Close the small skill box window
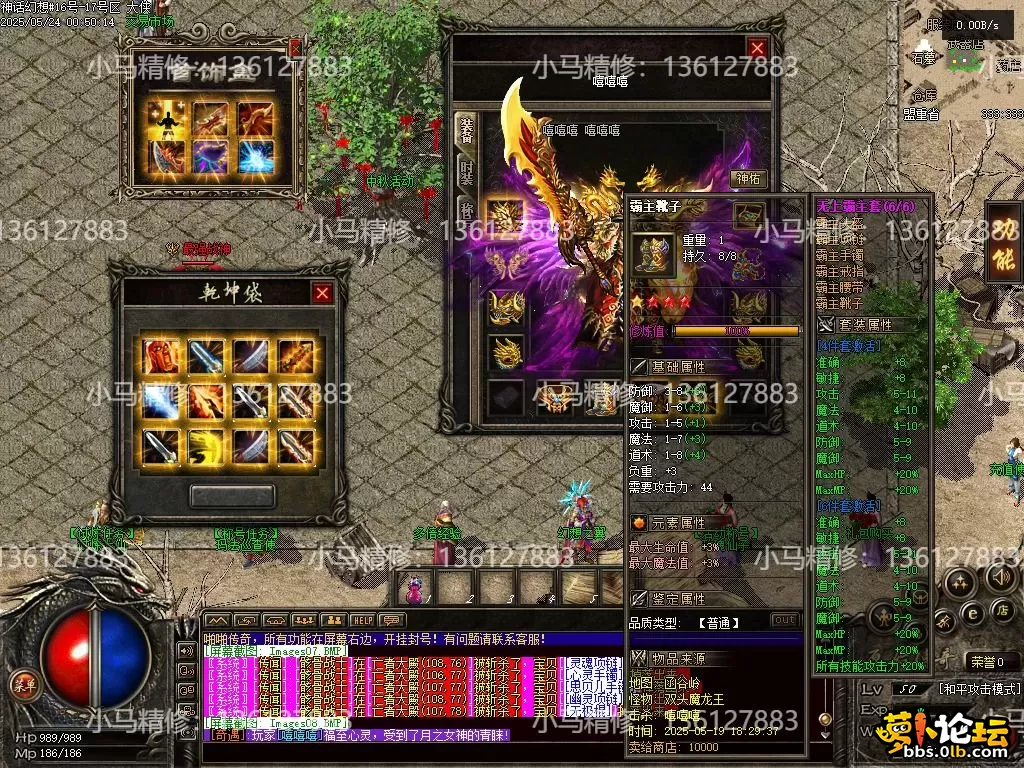The width and height of the screenshot is (1024, 768). [x=294, y=47]
